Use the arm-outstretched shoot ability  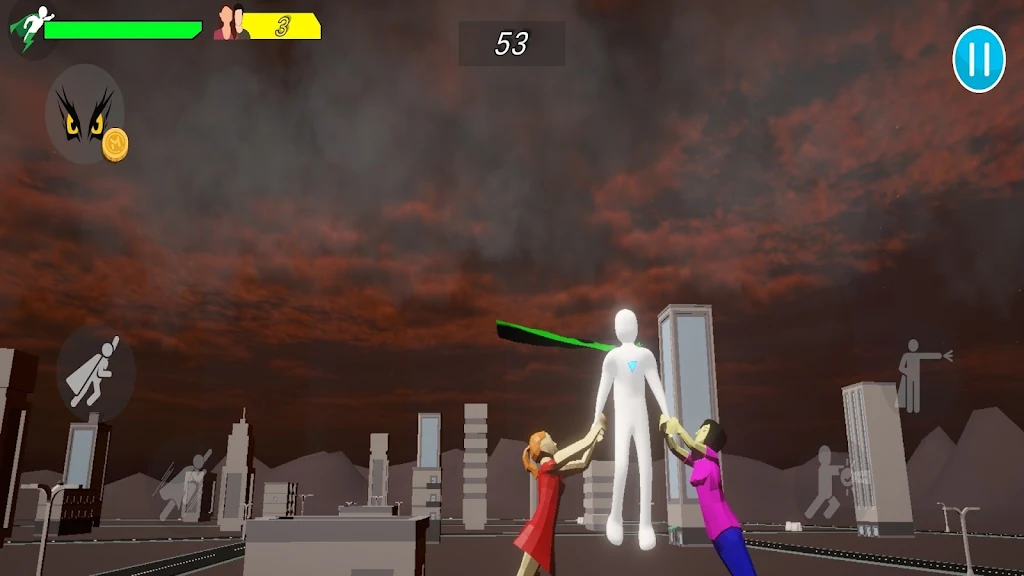pos(917,376)
